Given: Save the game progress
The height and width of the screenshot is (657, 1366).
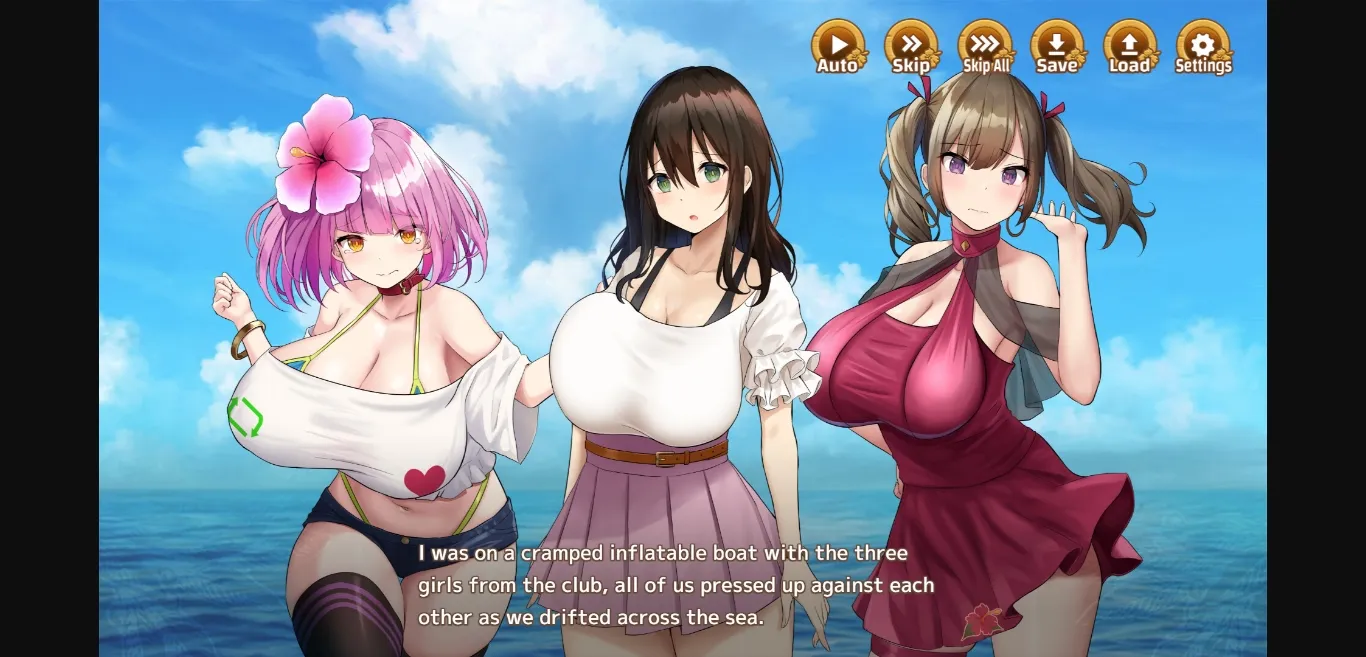Looking at the screenshot, I should (x=1057, y=46).
